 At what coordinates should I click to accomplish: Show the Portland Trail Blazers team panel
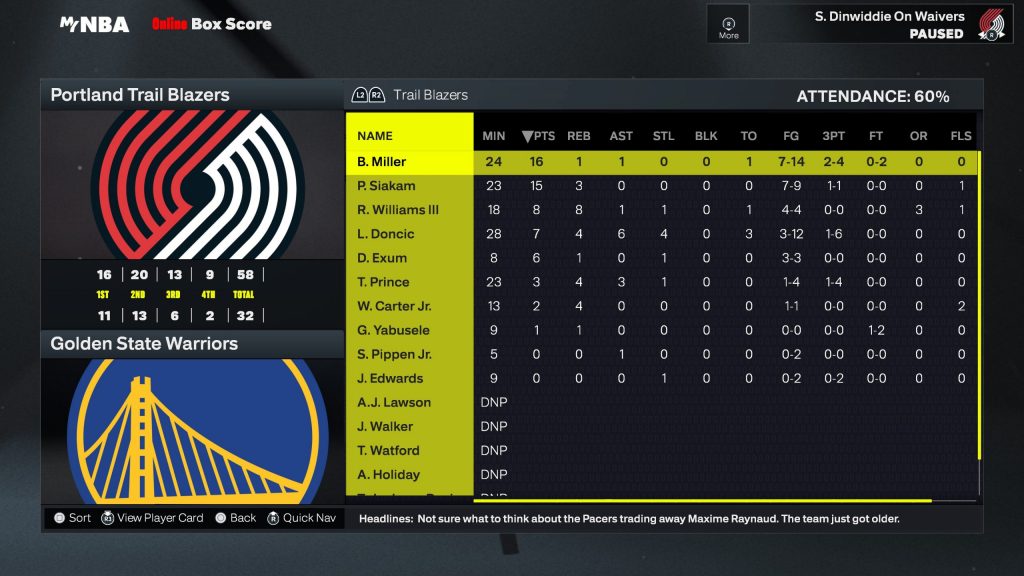[192, 95]
